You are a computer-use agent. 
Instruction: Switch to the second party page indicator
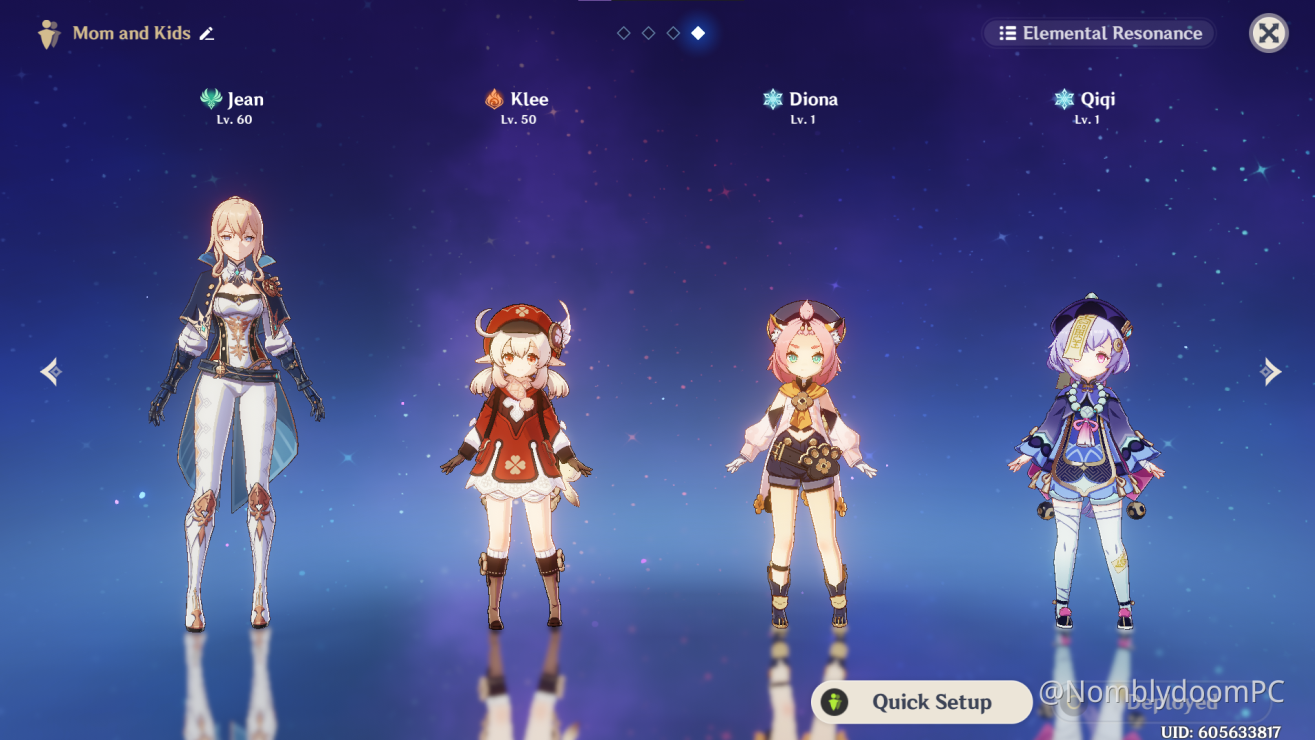pyautogui.click(x=648, y=33)
